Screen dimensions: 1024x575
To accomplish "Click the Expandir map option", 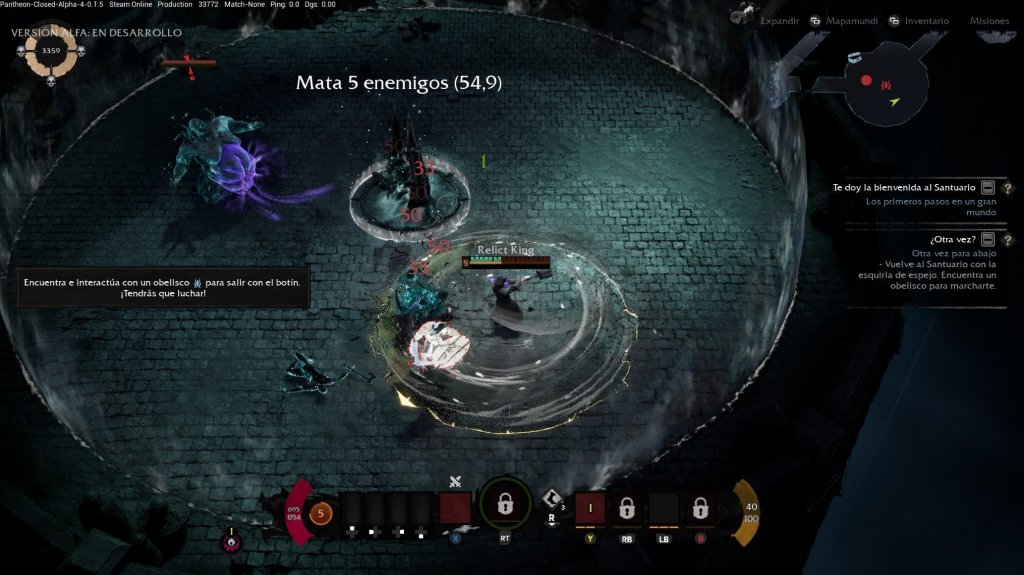I will [x=779, y=20].
